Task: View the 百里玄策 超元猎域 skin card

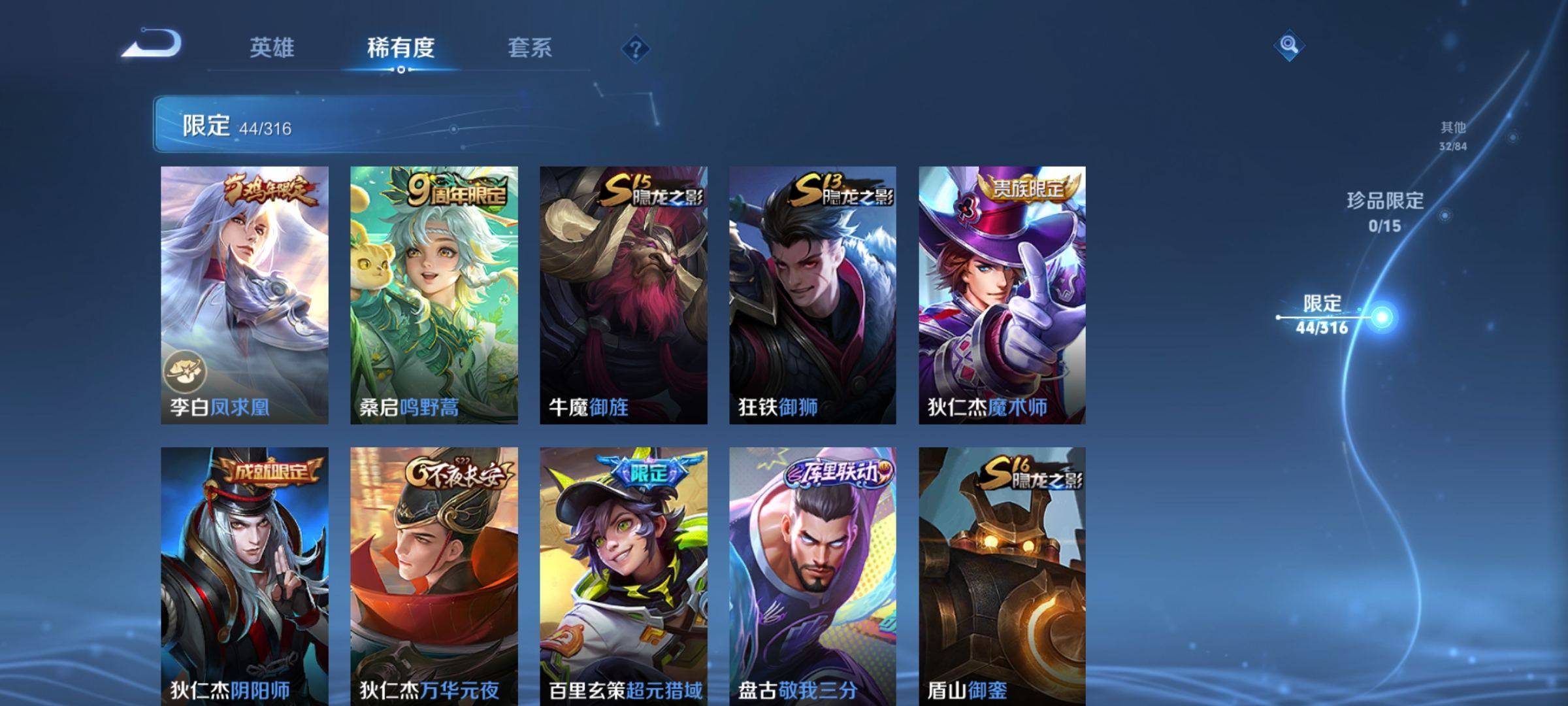Action: click(623, 575)
